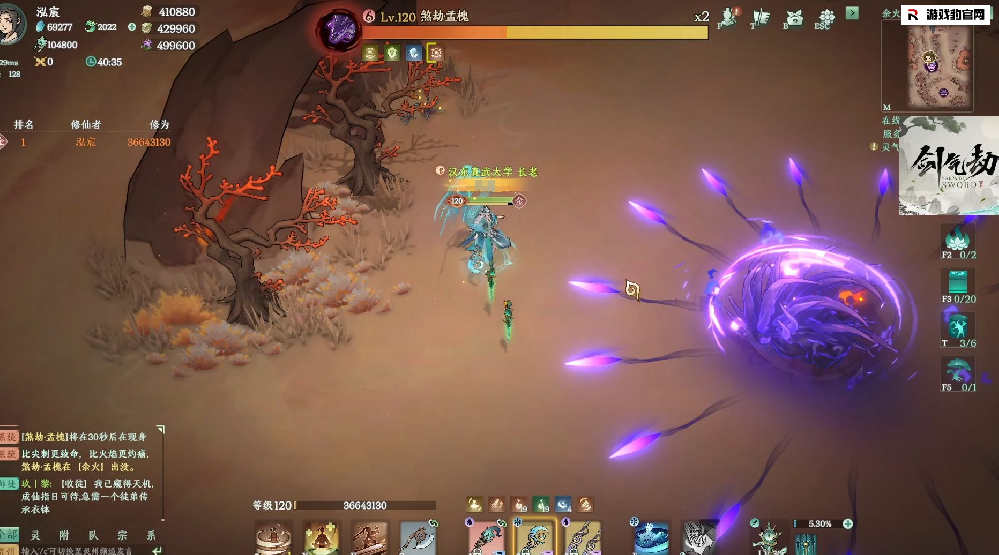Open the flower-shaped ESC settings menu

click(826, 17)
